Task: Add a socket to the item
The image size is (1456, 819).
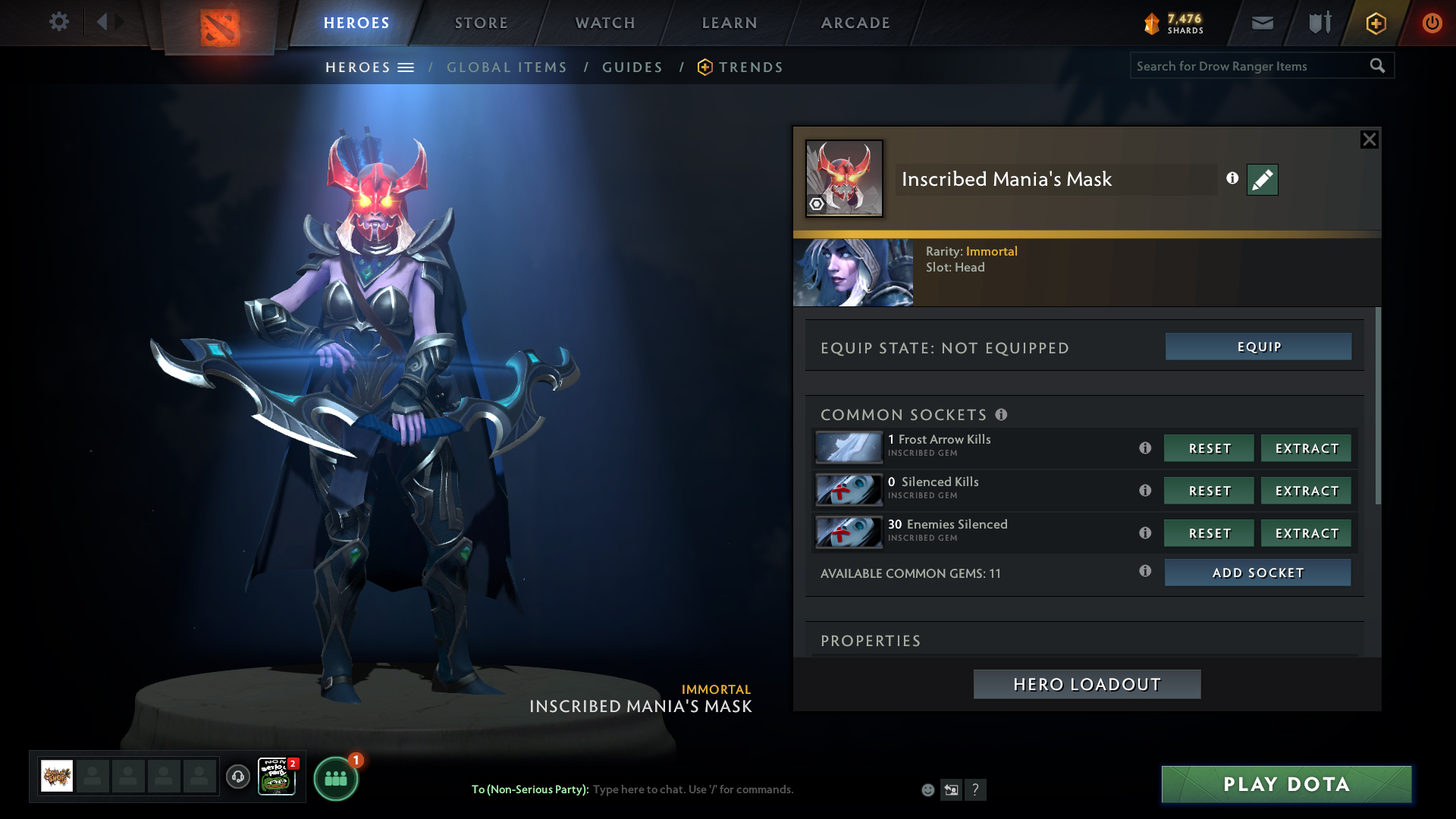Action: 1257,573
